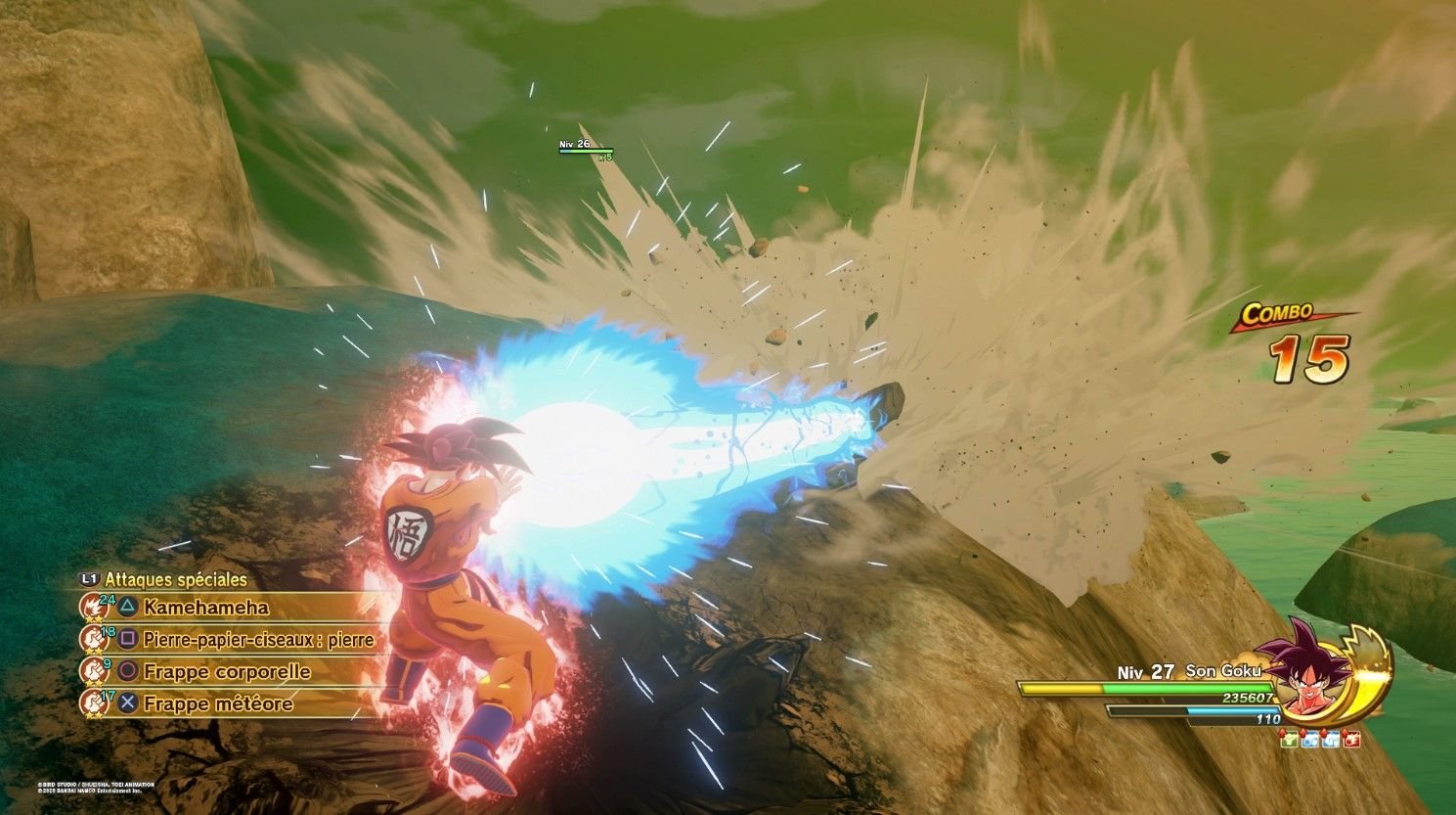
Task: Select the red buff status icon
Action: pyautogui.click(x=1352, y=740)
